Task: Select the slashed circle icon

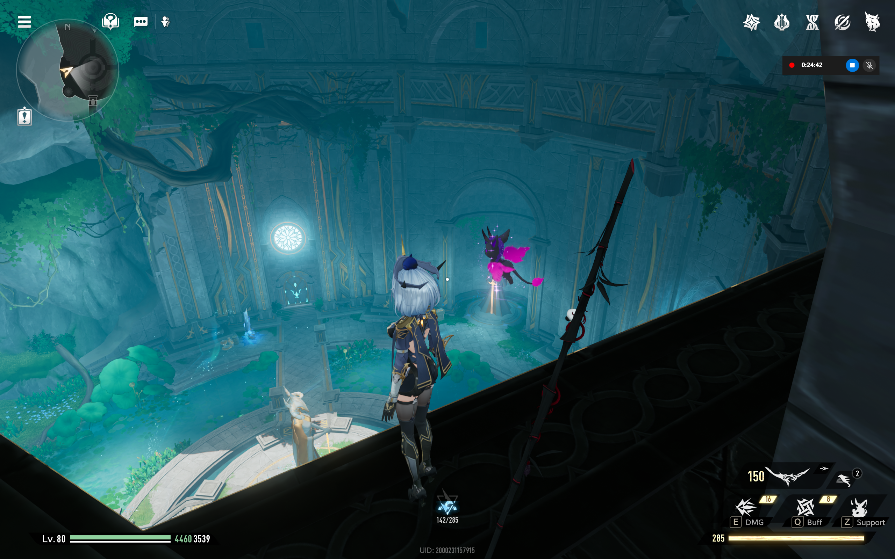Action: (842, 22)
